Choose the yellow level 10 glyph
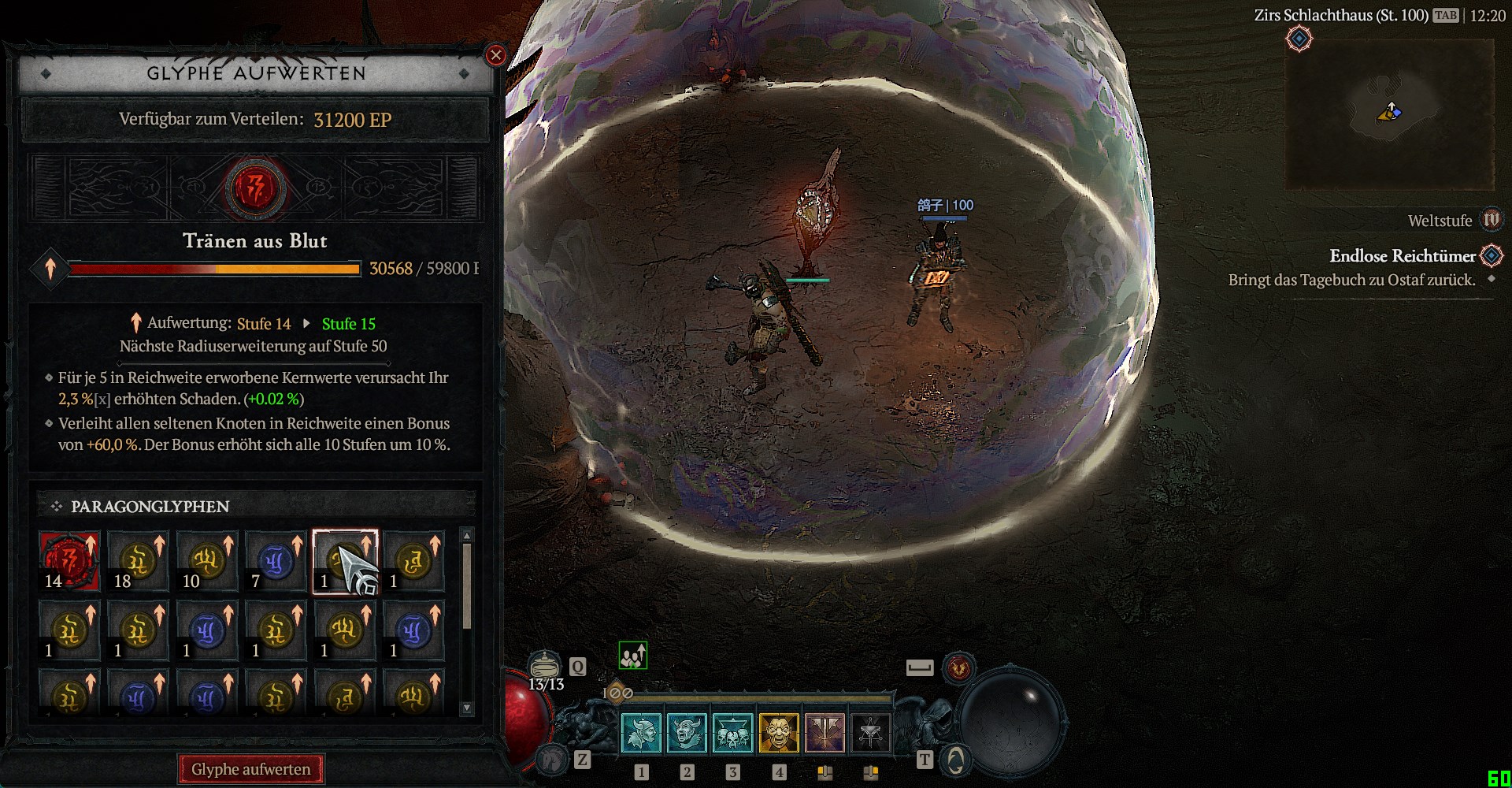1512x788 pixels. [206, 561]
